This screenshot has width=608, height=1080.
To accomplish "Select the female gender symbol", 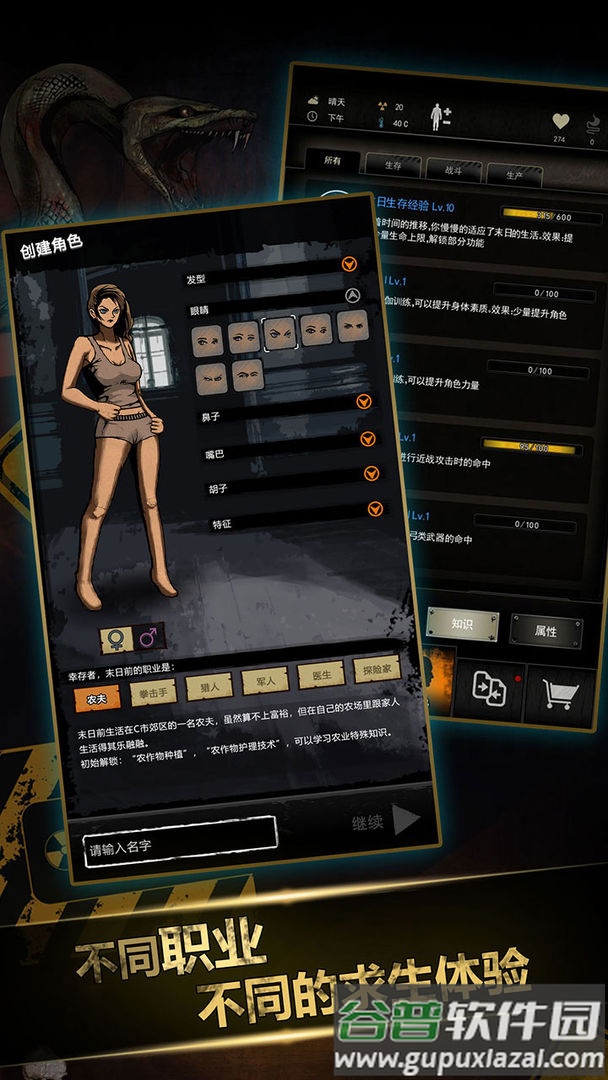I will coord(115,638).
